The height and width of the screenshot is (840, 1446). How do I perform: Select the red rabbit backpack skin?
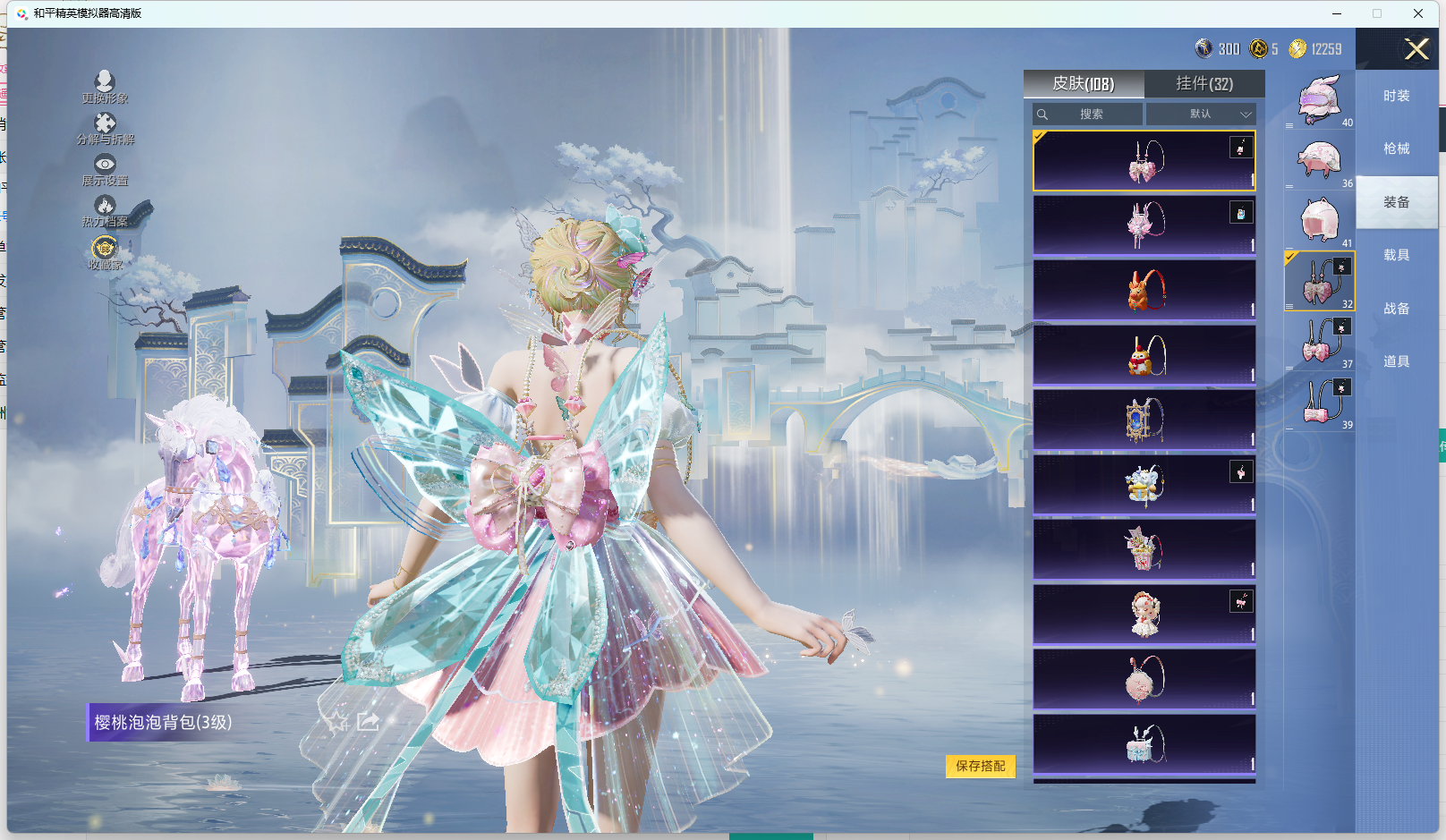point(1144,290)
